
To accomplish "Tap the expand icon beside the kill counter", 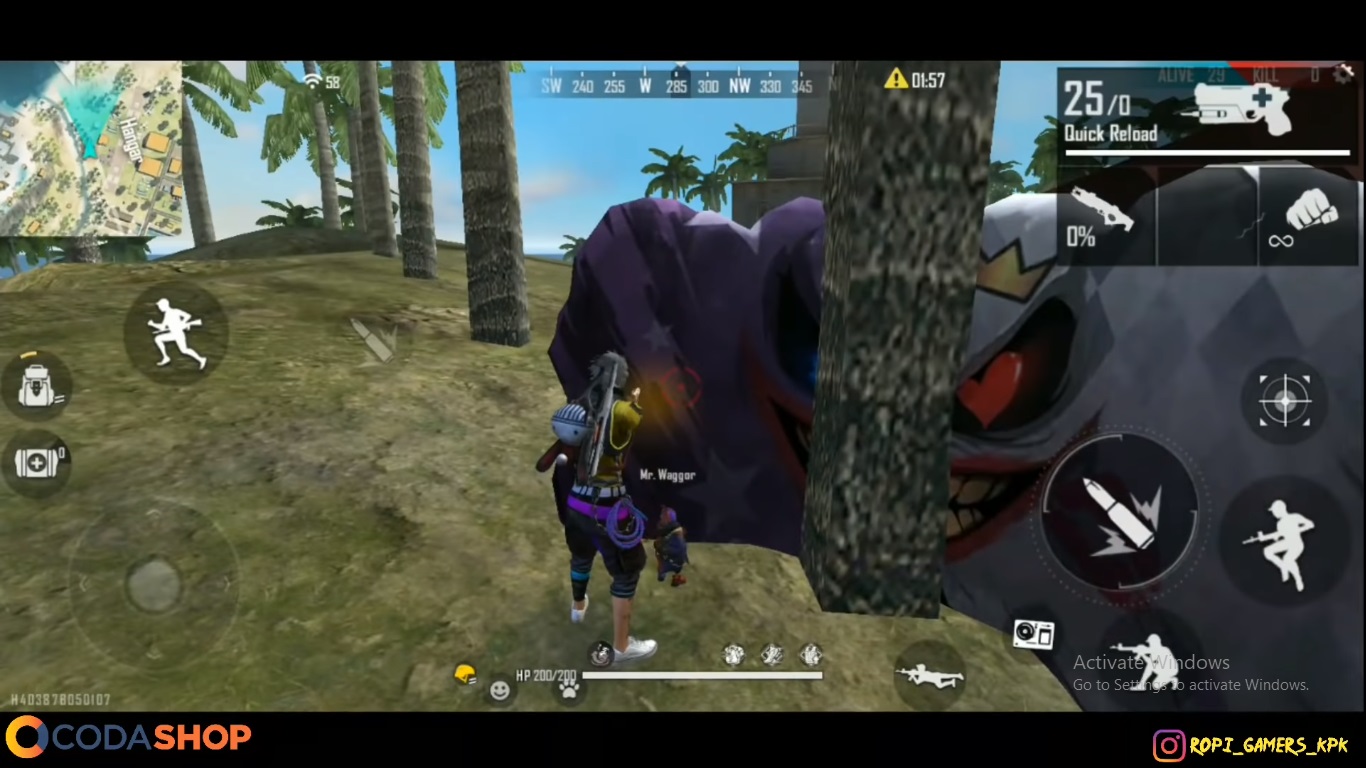I will [x=1345, y=72].
